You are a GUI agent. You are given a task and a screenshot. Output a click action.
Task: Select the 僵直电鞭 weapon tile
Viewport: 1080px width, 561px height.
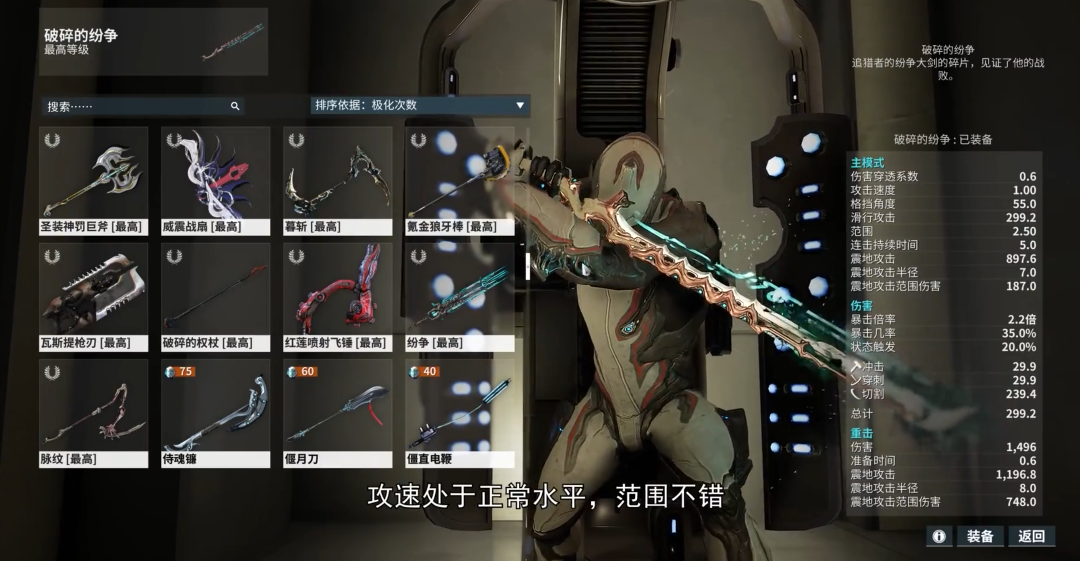(459, 413)
